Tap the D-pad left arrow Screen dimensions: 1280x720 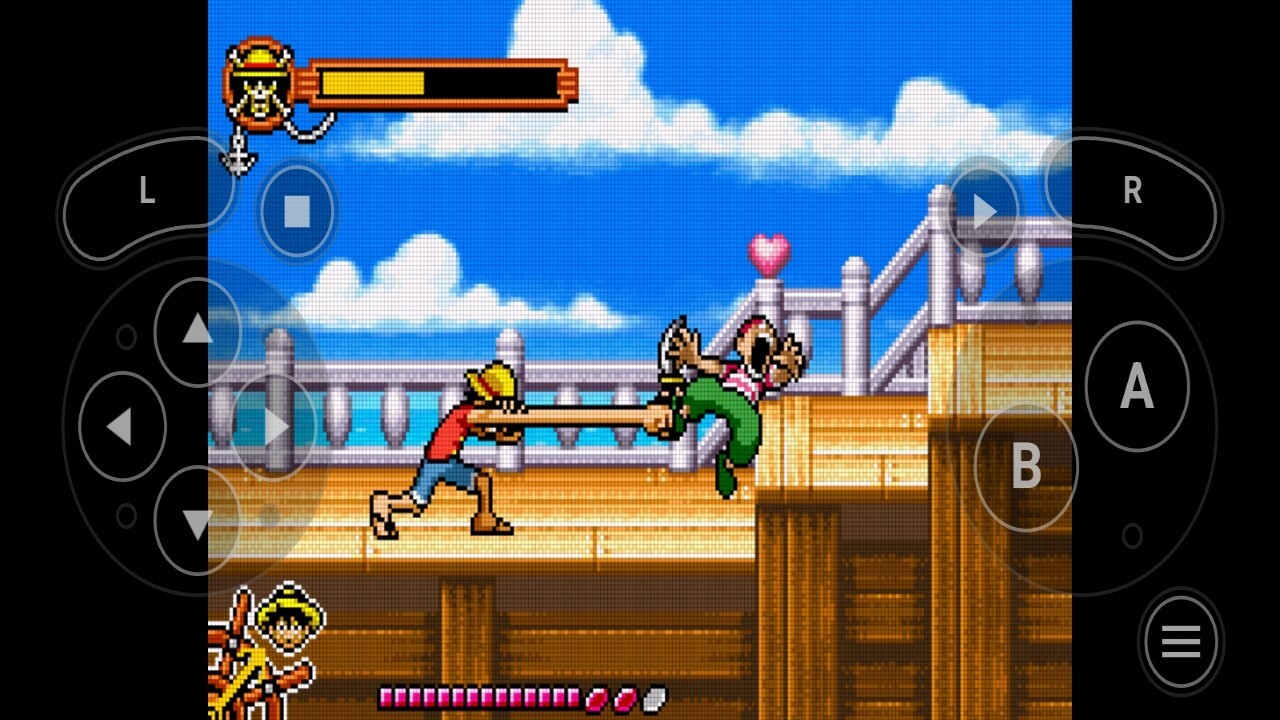point(120,427)
